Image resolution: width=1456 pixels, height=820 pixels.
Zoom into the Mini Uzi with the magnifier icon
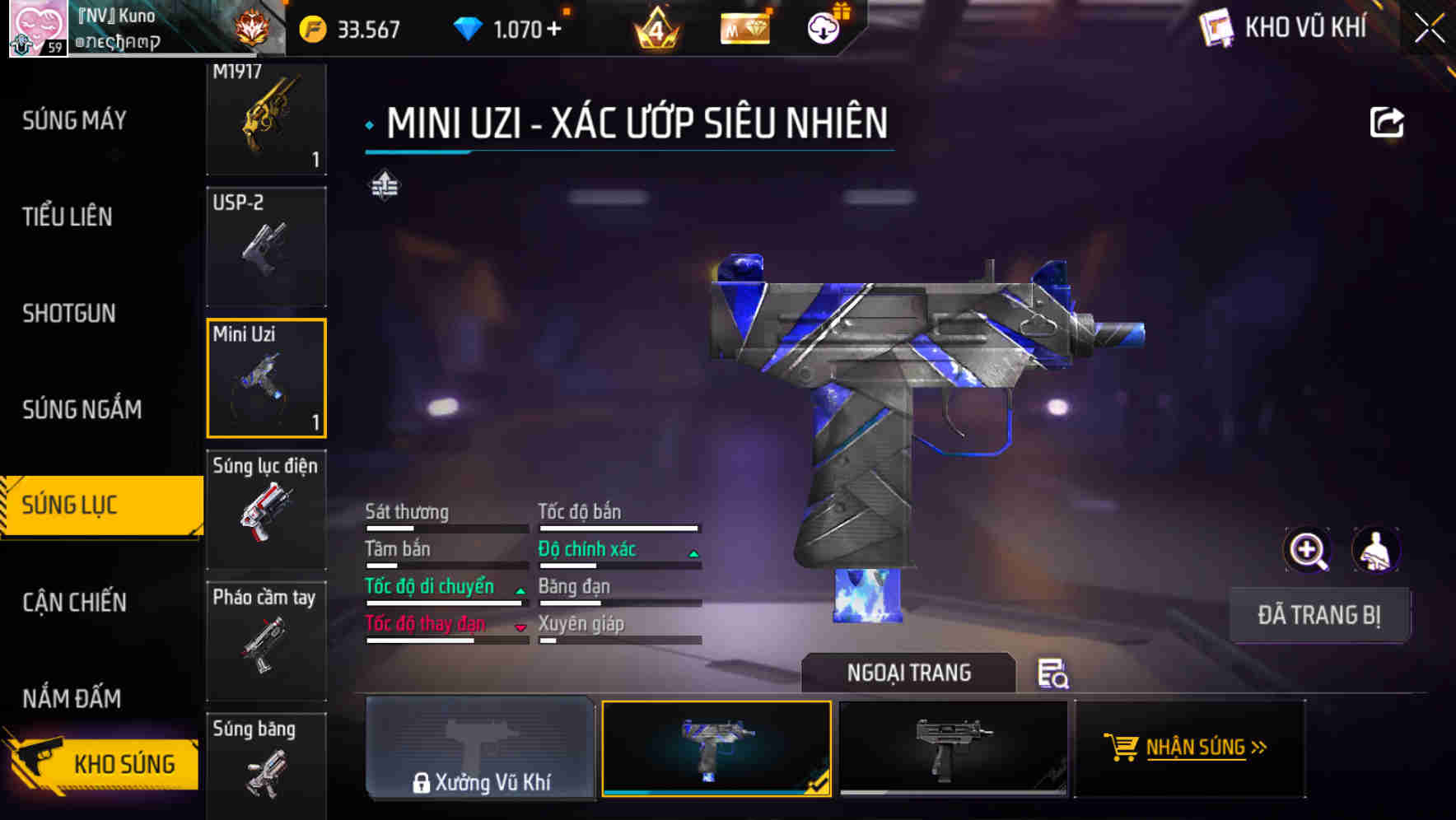1308,550
